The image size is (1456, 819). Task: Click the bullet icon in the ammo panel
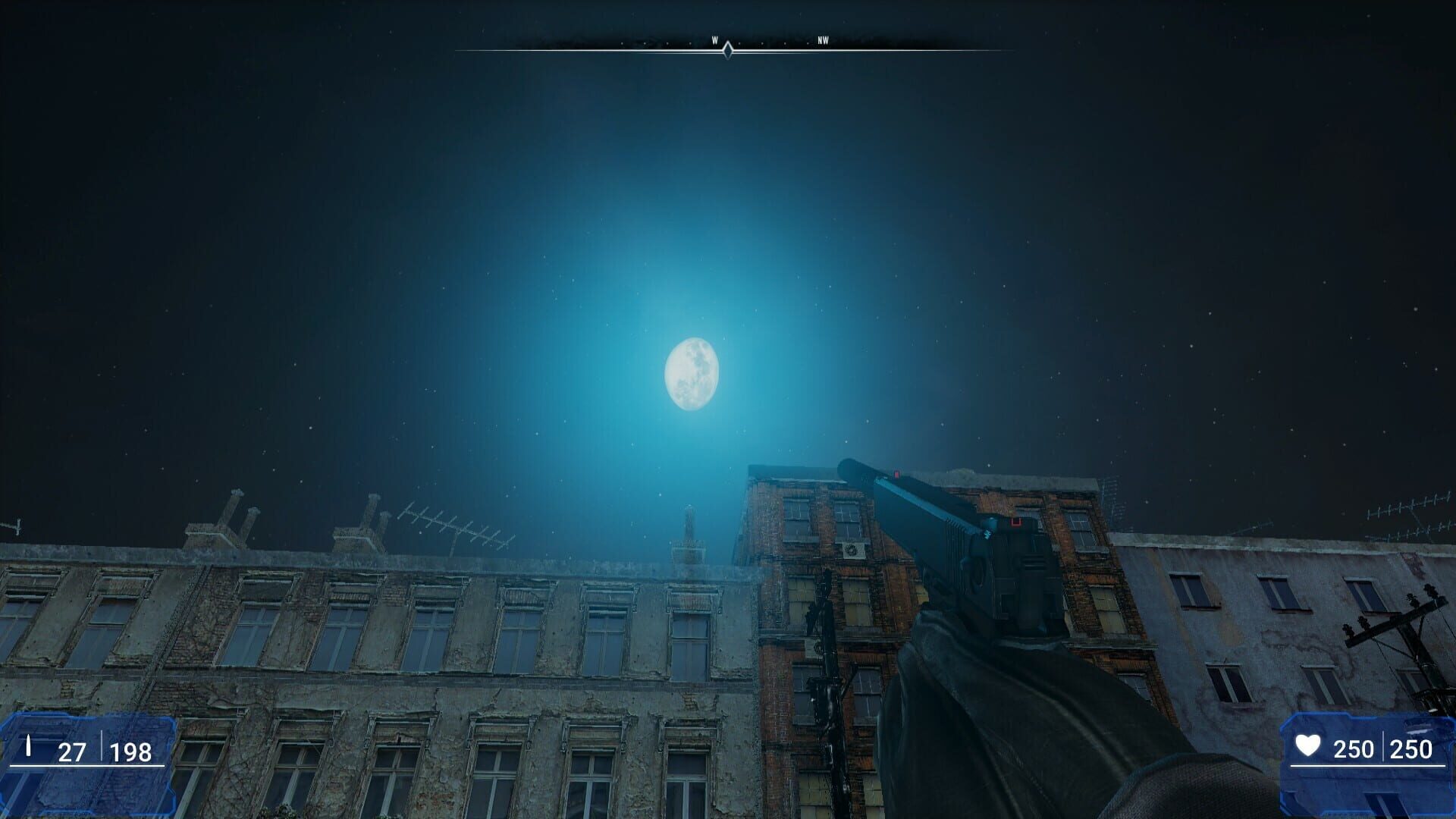click(28, 745)
